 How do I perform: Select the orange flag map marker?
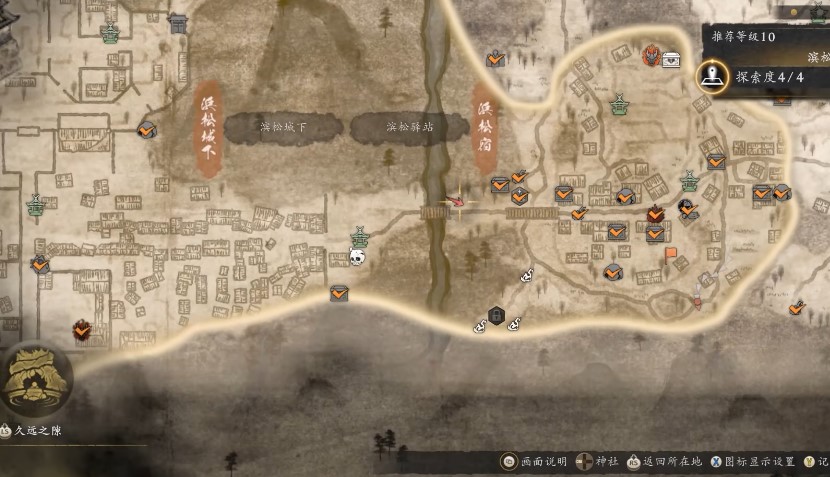[x=670, y=254]
